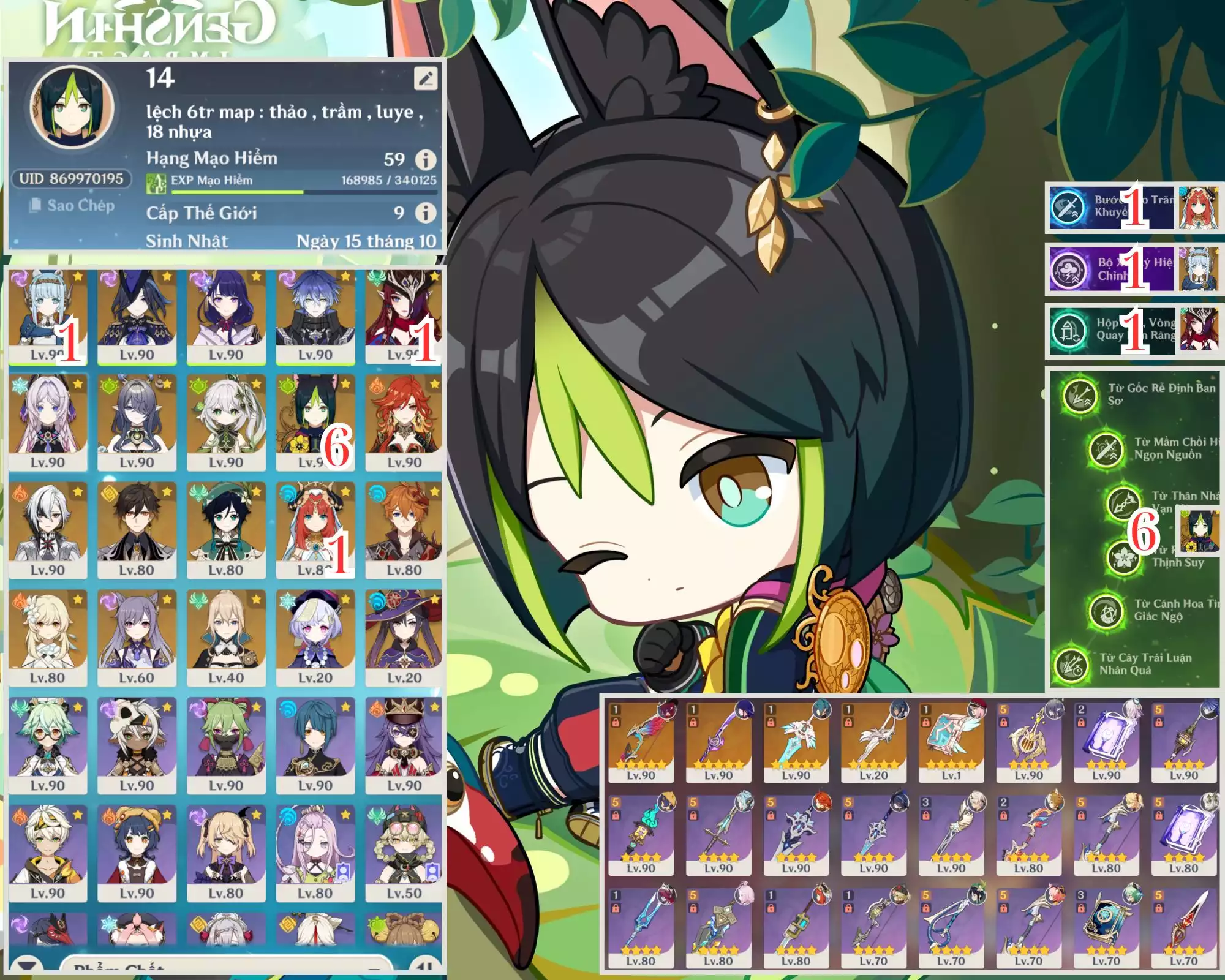The height and width of the screenshot is (980, 1225).
Task: Open the Từ Gốc Rễ Định Ban Sơ constellation
Action: tap(1080, 395)
